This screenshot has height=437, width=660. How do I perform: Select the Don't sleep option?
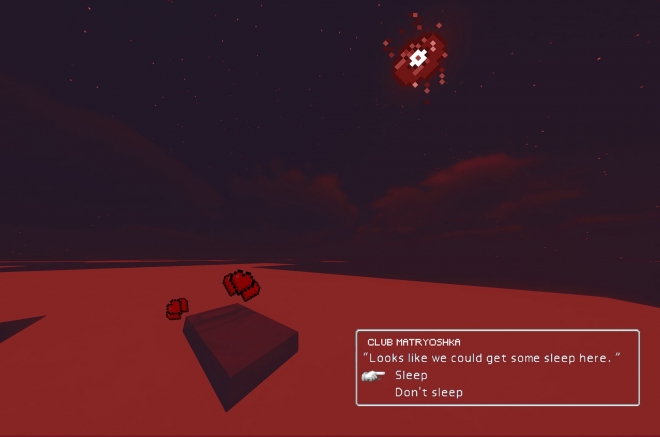point(429,392)
